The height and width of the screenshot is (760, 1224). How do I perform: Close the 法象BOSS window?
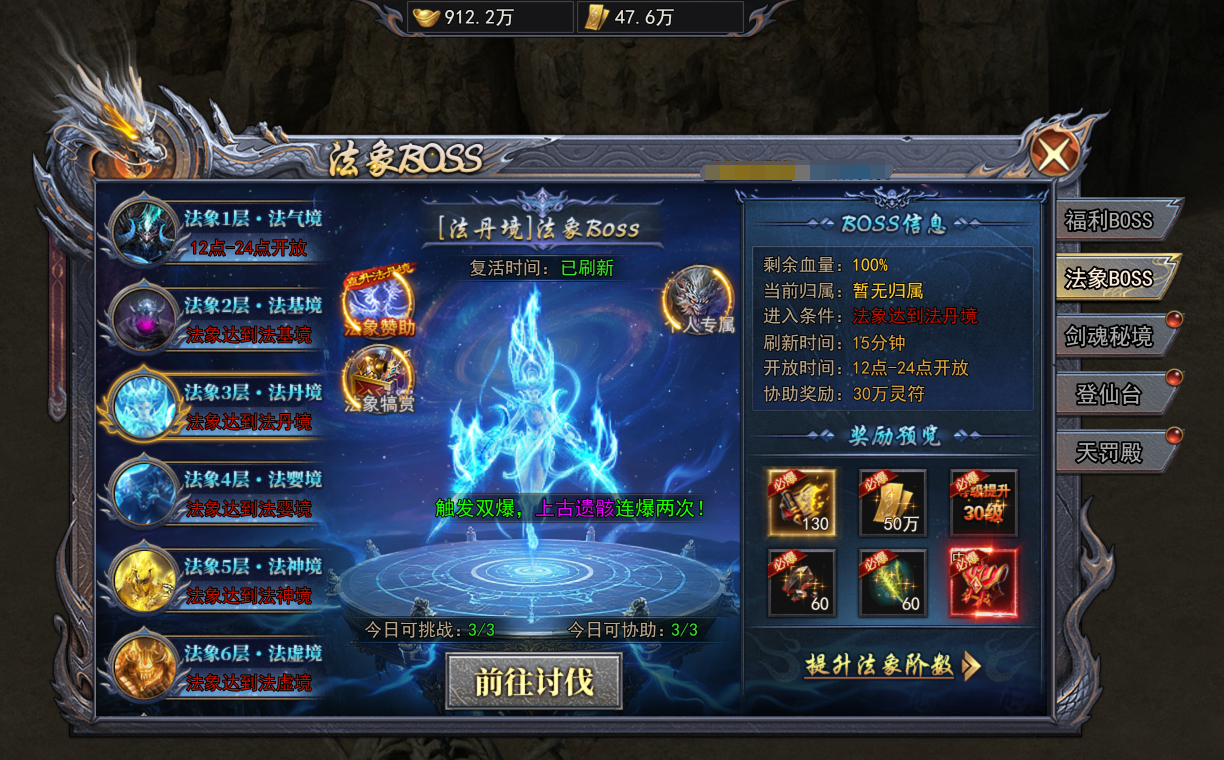tap(1054, 154)
